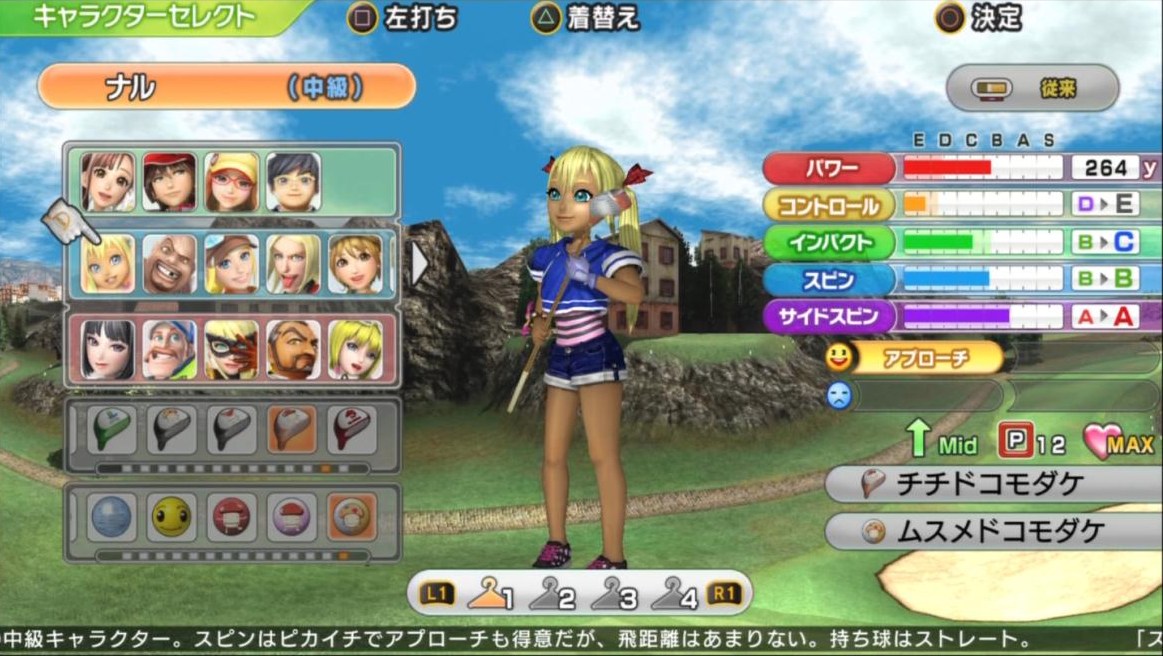1163x656 pixels.
Task: Pick the girl with red glasses and yellow cap
Action: (231, 181)
